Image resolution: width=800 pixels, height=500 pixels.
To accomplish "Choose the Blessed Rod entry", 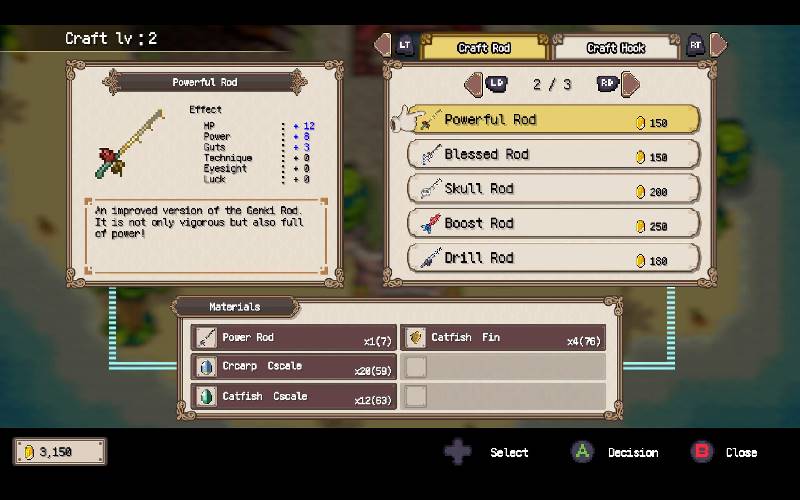I will pyautogui.click(x=555, y=155).
